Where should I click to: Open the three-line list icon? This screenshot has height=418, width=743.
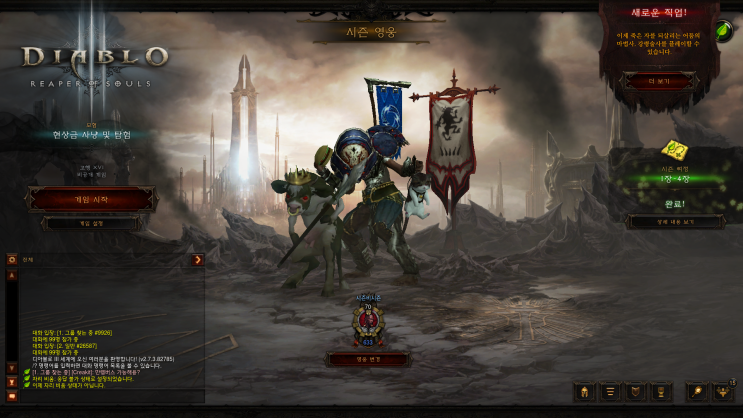click(609, 391)
